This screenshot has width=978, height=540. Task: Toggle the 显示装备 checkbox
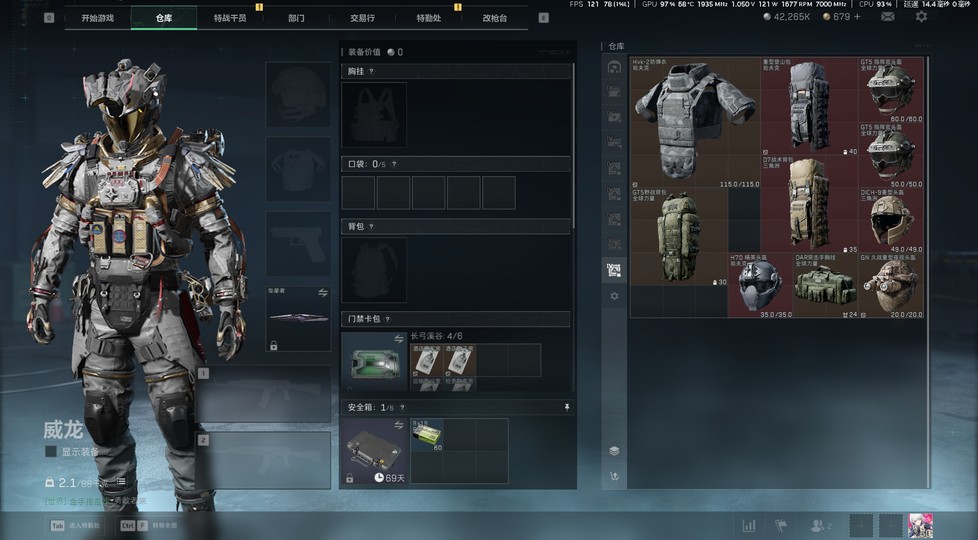(x=51, y=451)
